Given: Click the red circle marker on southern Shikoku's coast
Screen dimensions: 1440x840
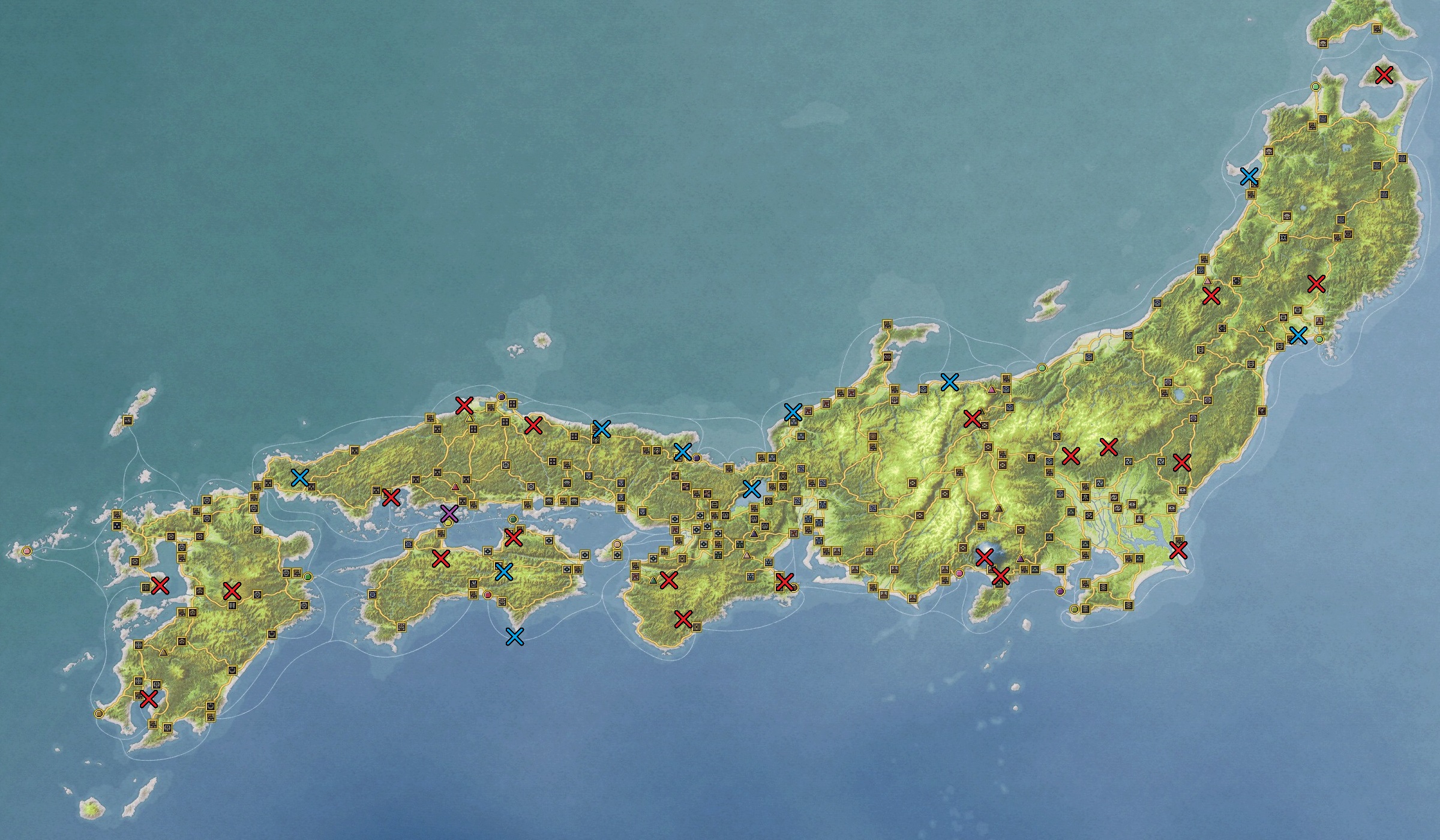Looking at the screenshot, I should (488, 595).
